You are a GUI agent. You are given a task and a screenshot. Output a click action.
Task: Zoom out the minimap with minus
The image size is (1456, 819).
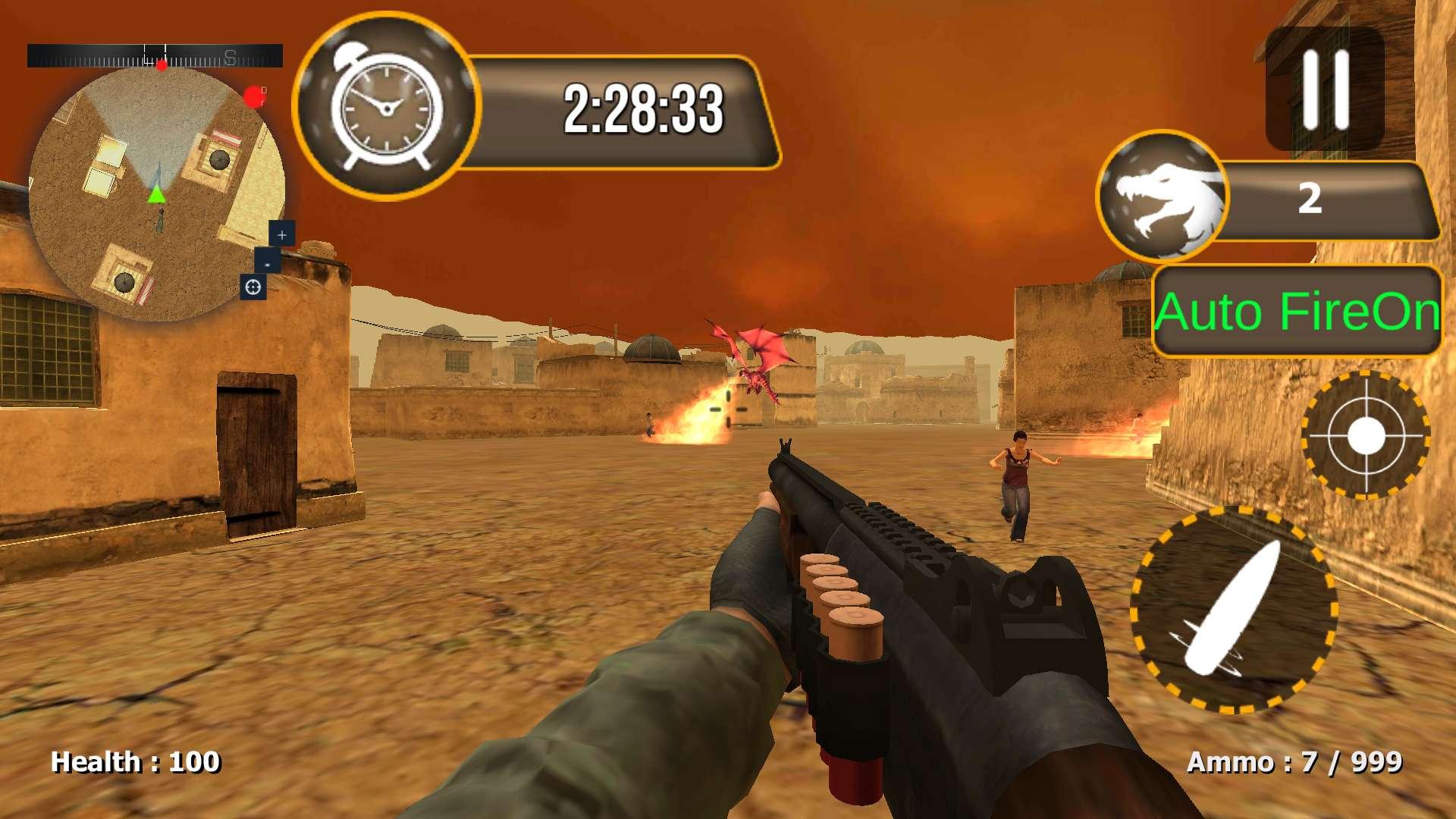[x=267, y=263]
